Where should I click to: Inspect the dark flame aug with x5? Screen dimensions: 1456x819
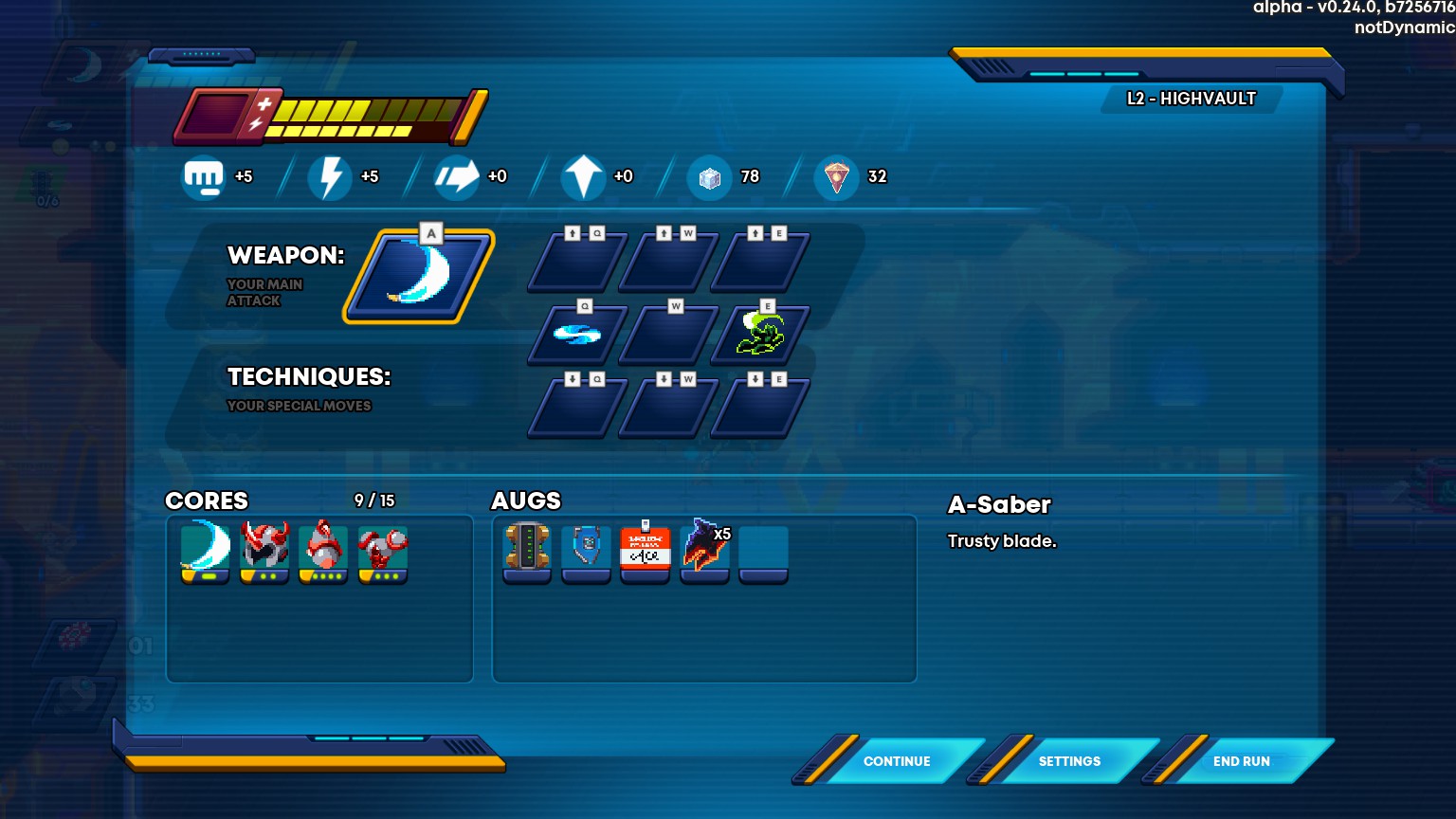click(x=704, y=550)
